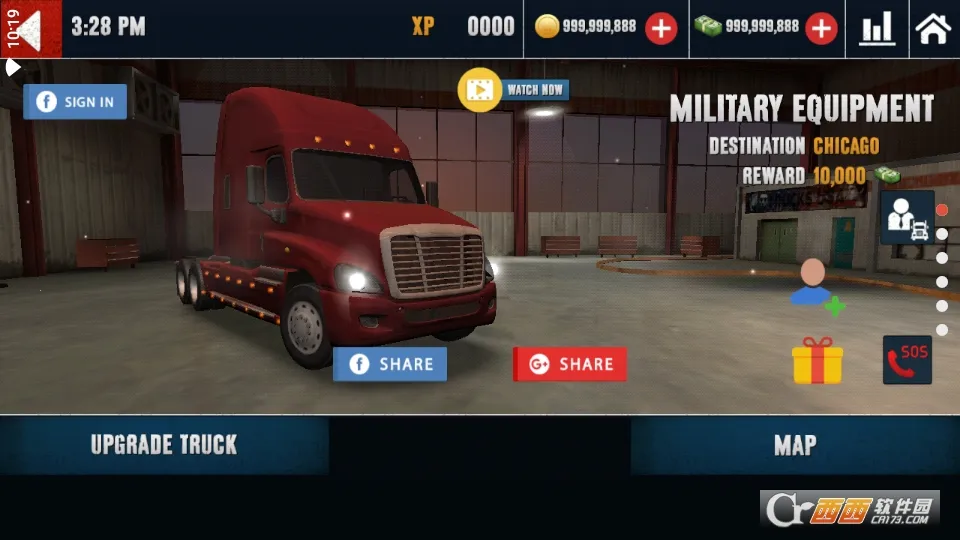The height and width of the screenshot is (540, 960).
Task: Claim the yellow gift box
Action: pos(817,360)
